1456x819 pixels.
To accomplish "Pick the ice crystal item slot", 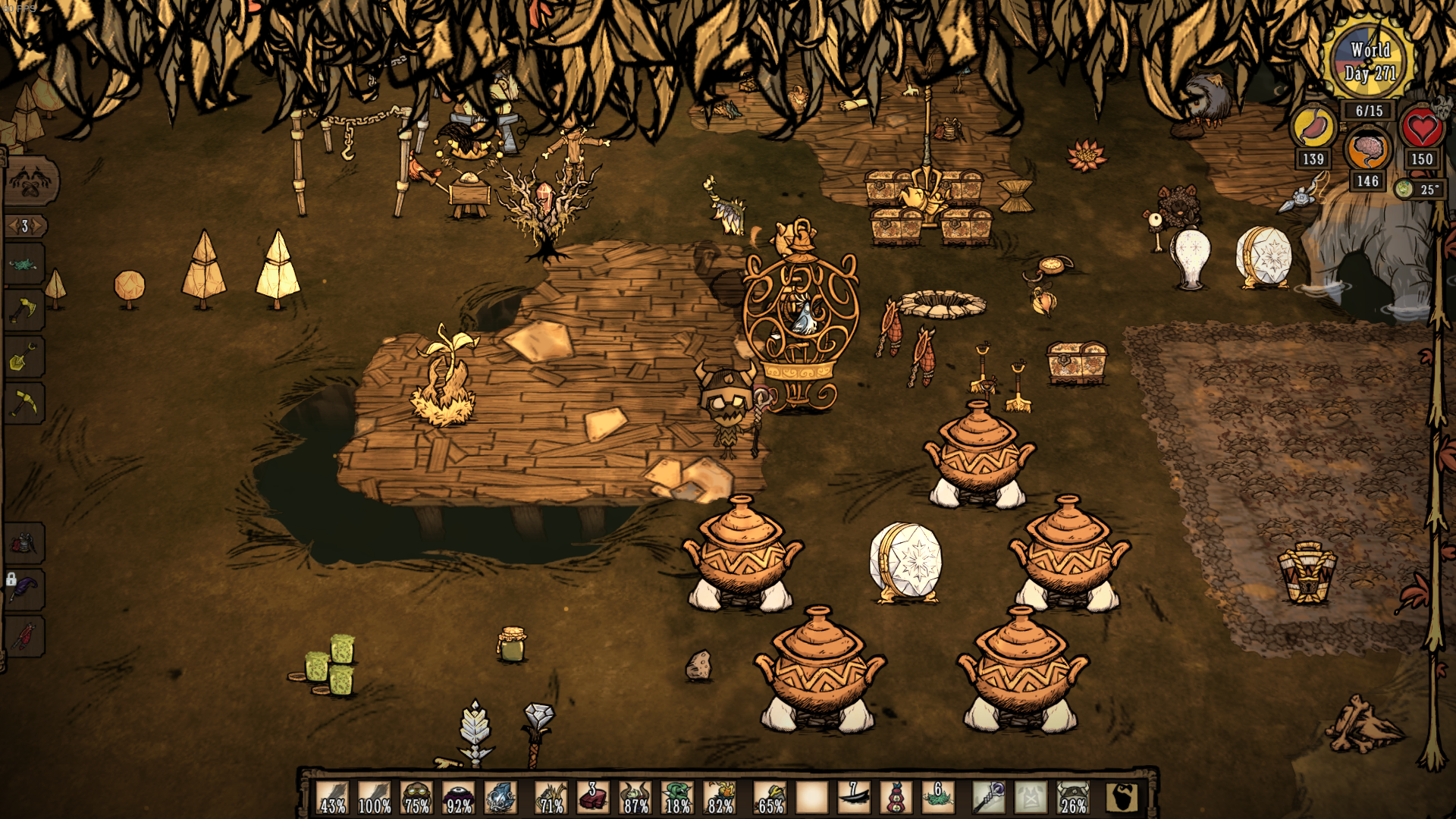I will pos(500,798).
